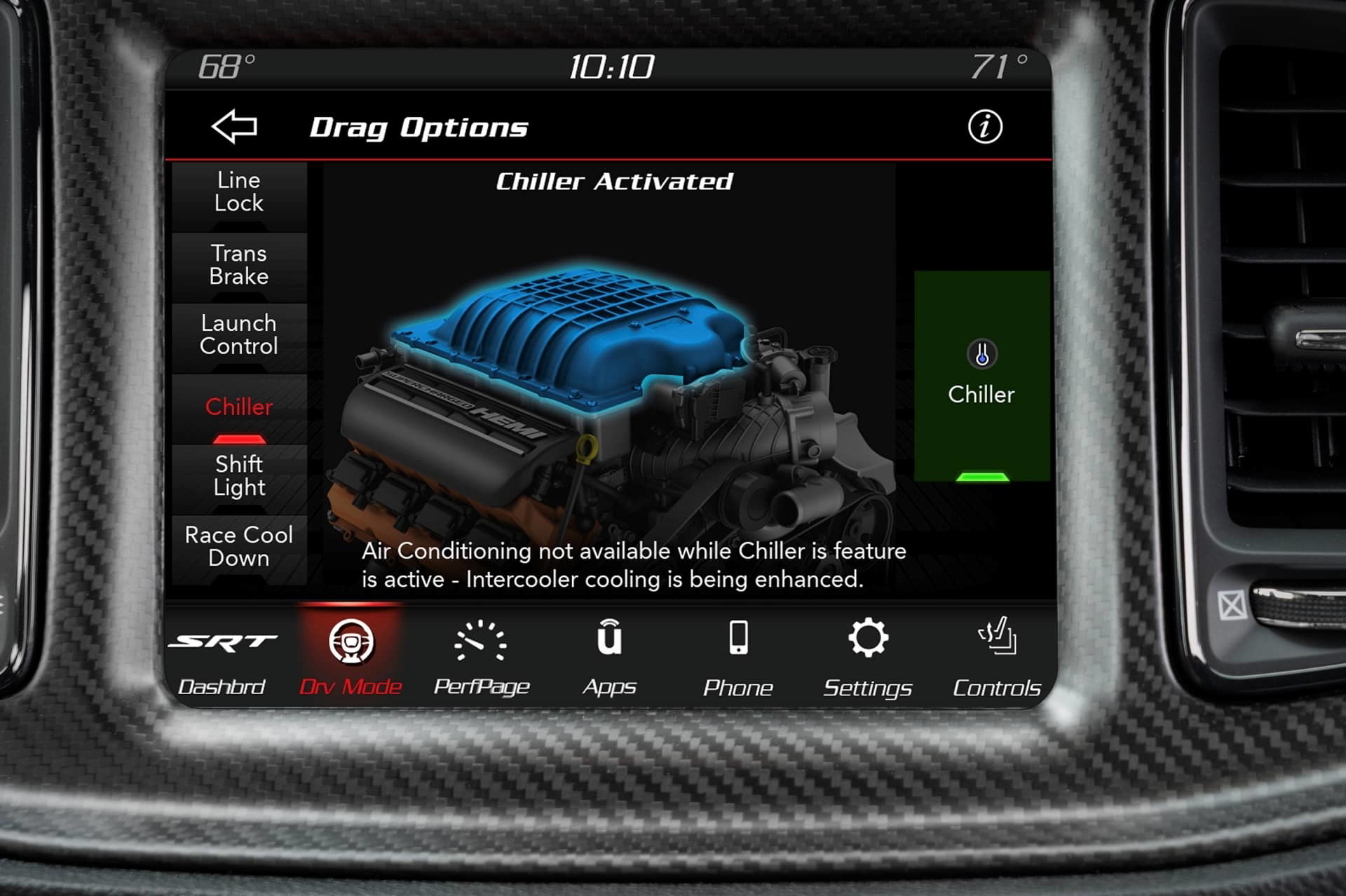Open Launch Control options
This screenshot has width=1346, height=896.
coord(238,335)
